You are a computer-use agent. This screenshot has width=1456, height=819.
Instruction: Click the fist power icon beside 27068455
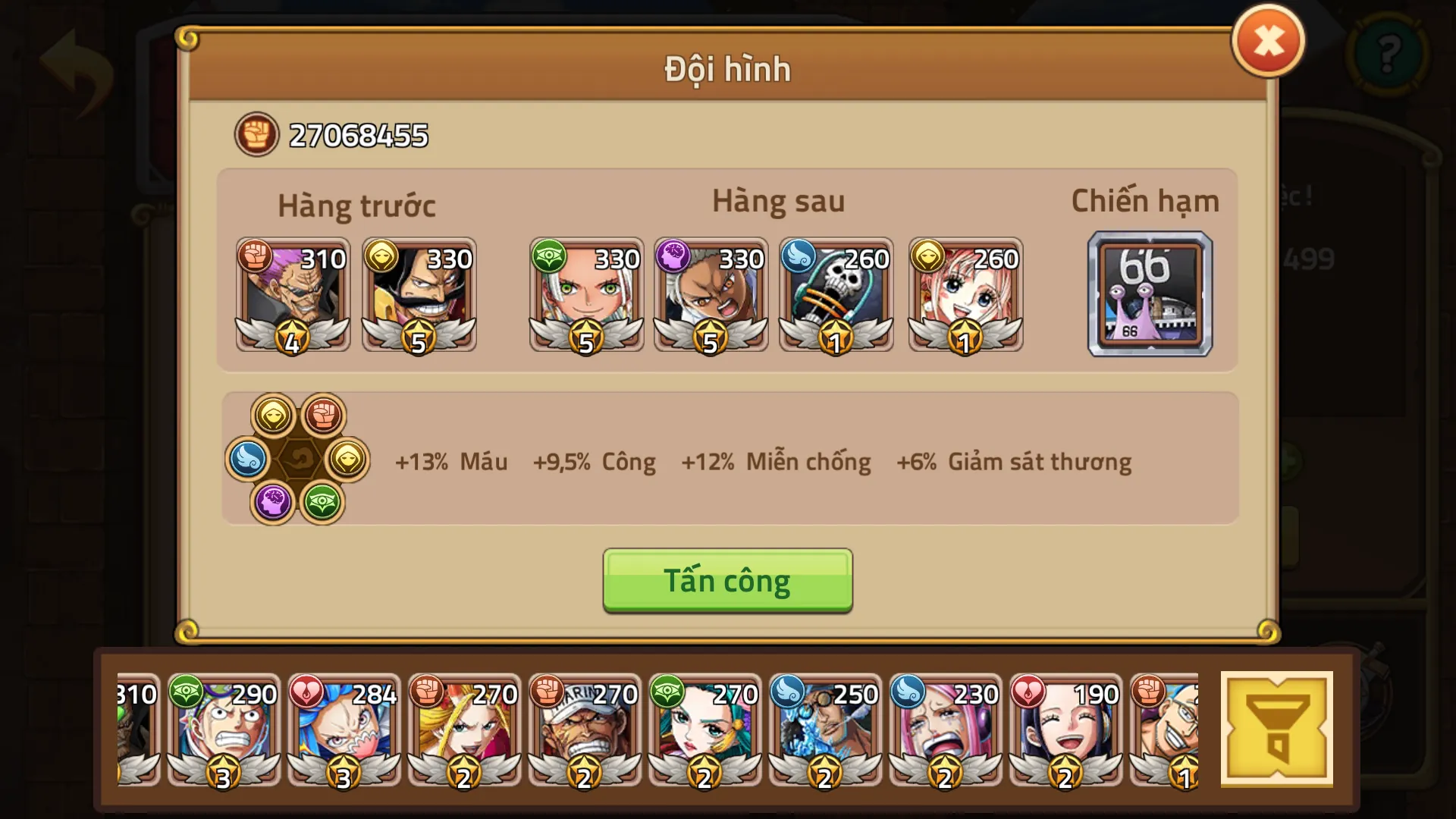tap(256, 135)
